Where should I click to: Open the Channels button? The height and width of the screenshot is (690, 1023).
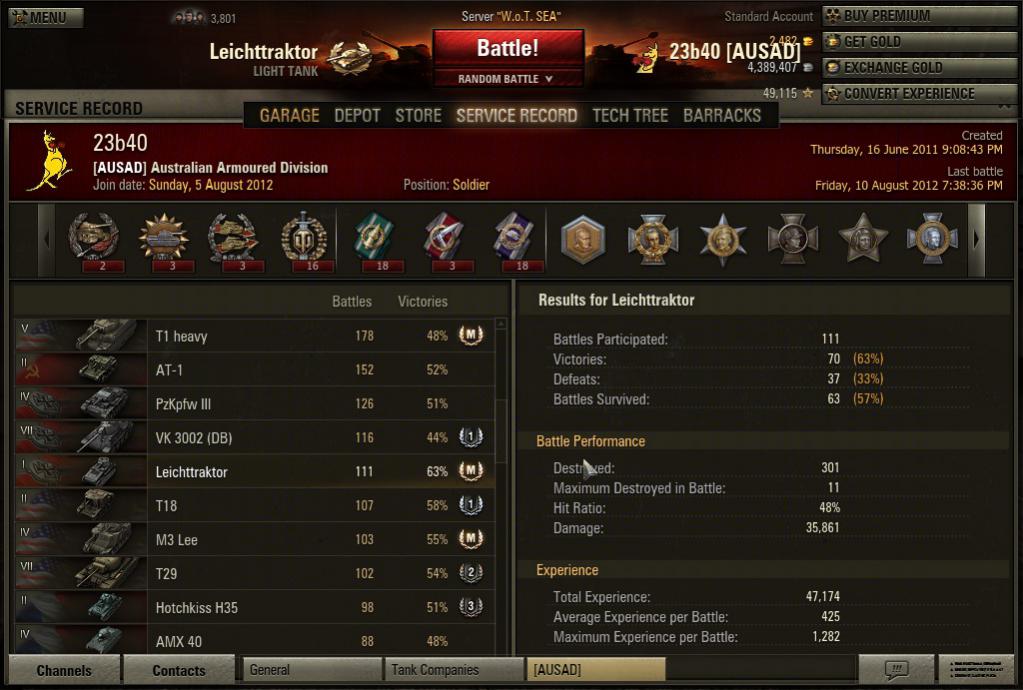click(64, 670)
